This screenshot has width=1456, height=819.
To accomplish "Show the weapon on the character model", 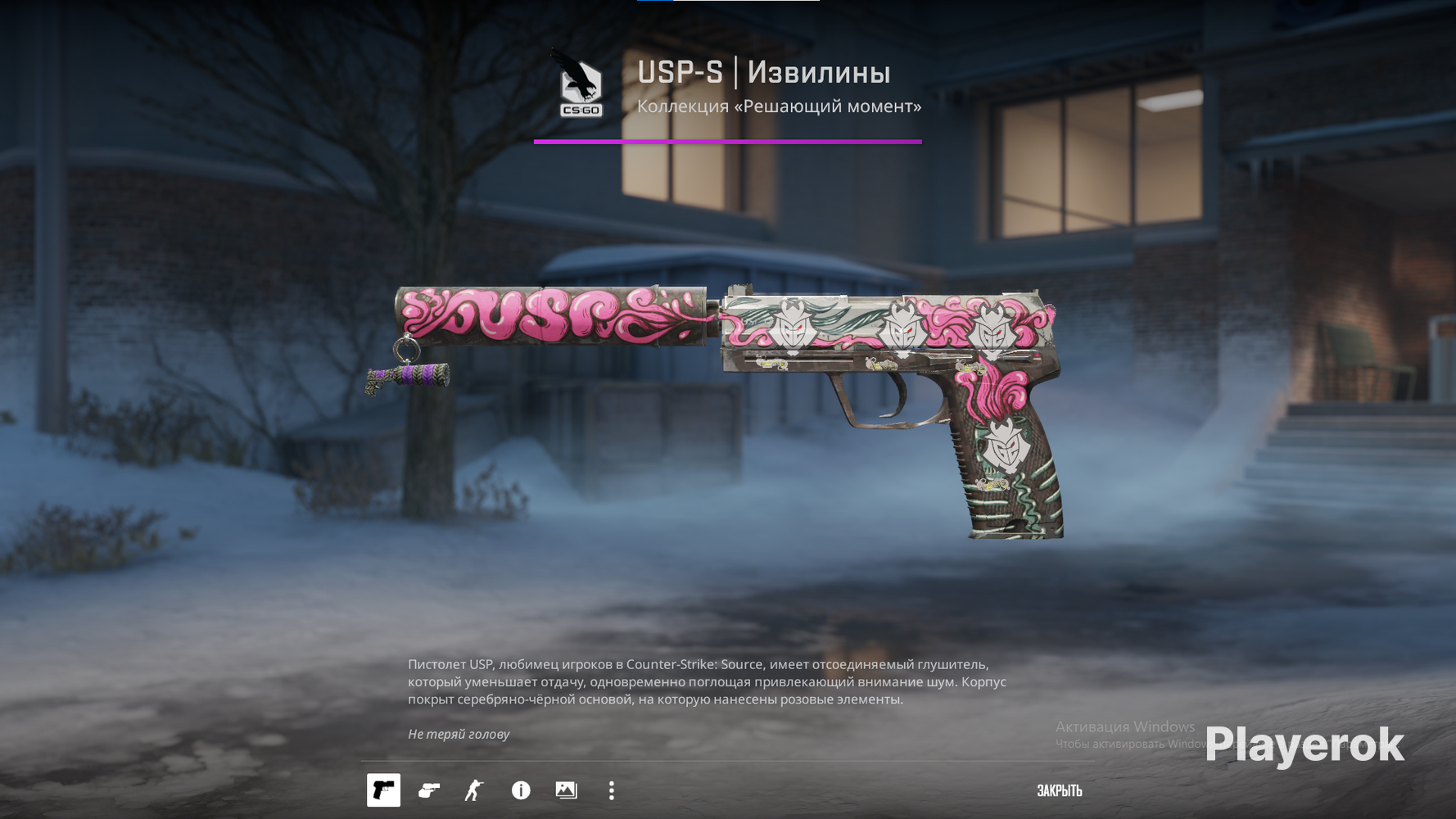I will (474, 790).
